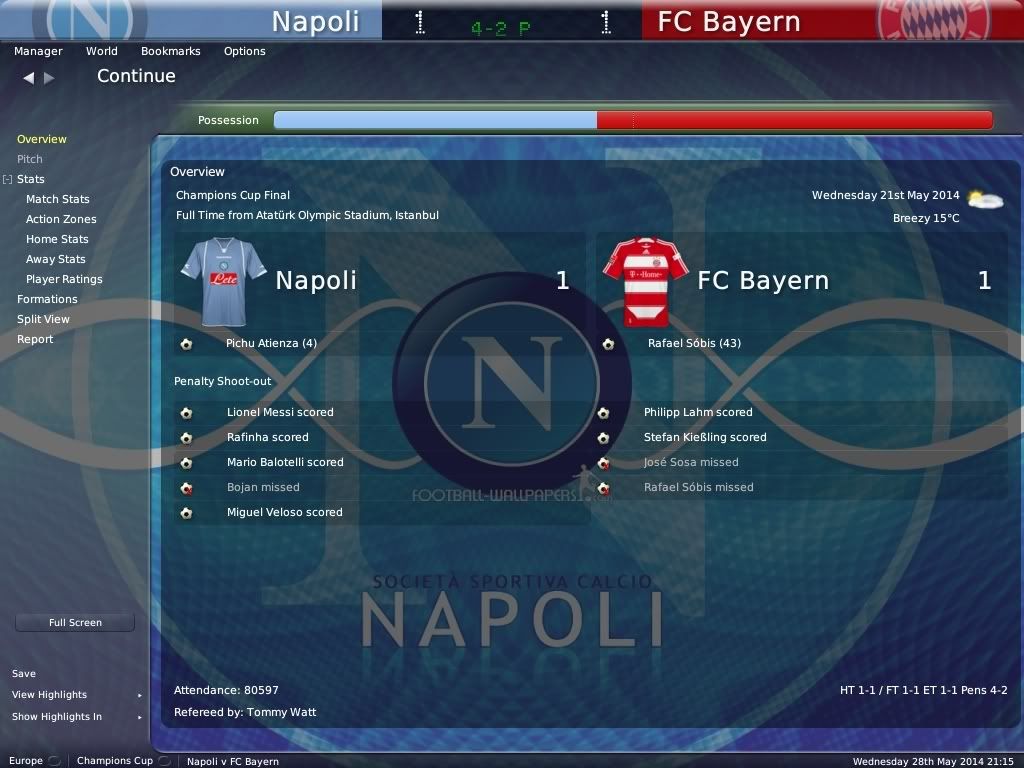Toggle Full Screen mode
The image size is (1024, 768).
(75, 622)
